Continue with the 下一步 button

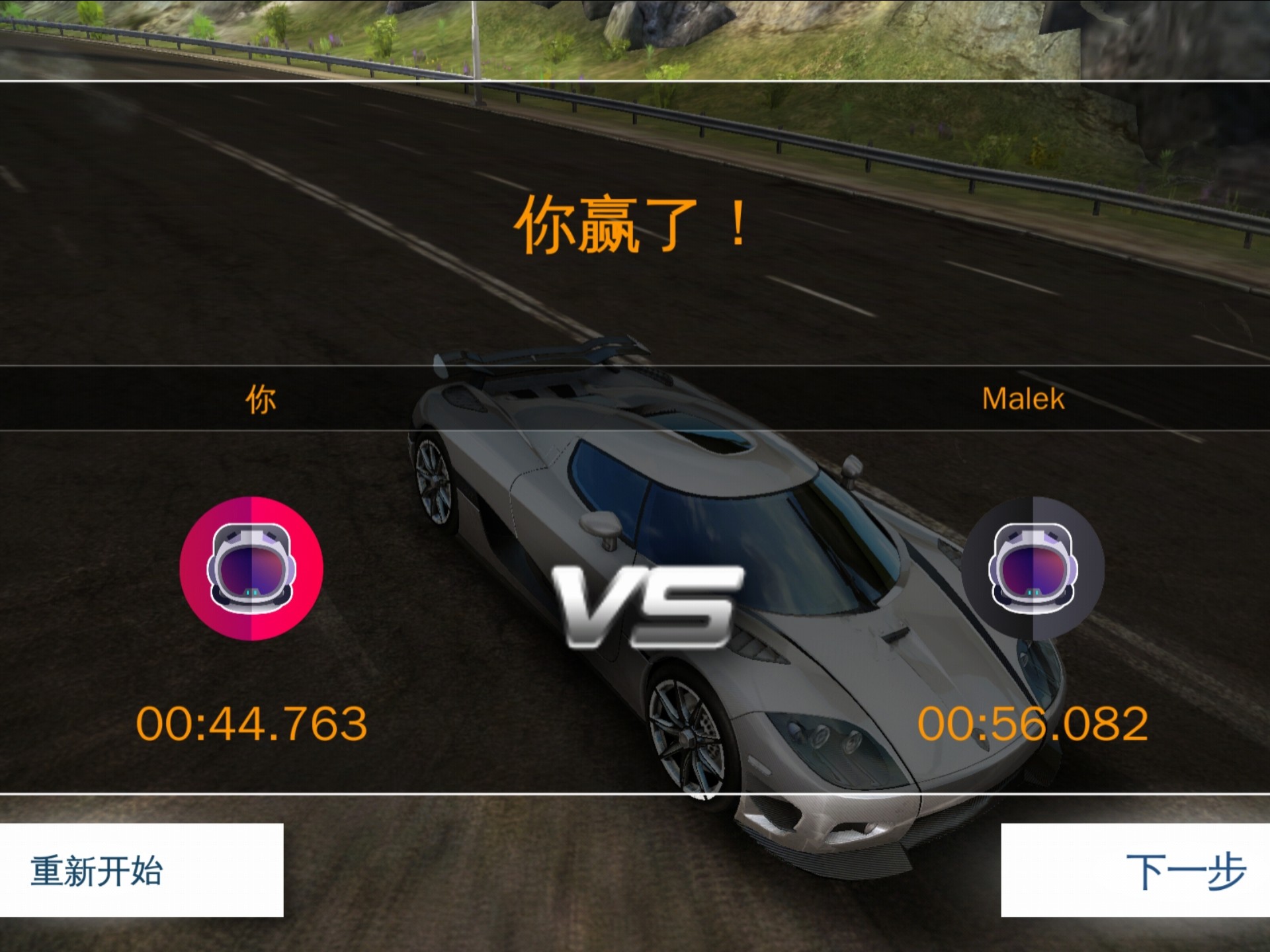pyautogui.click(x=1135, y=870)
